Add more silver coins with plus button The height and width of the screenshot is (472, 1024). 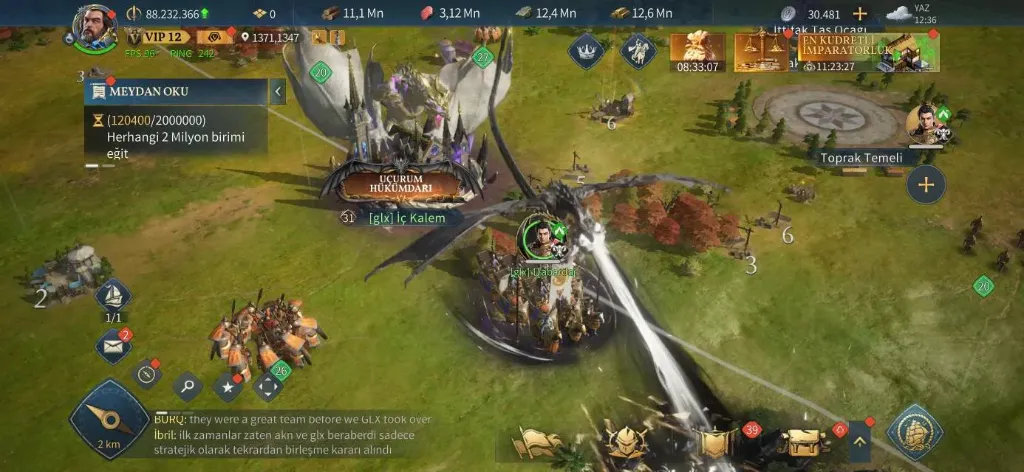[860, 14]
